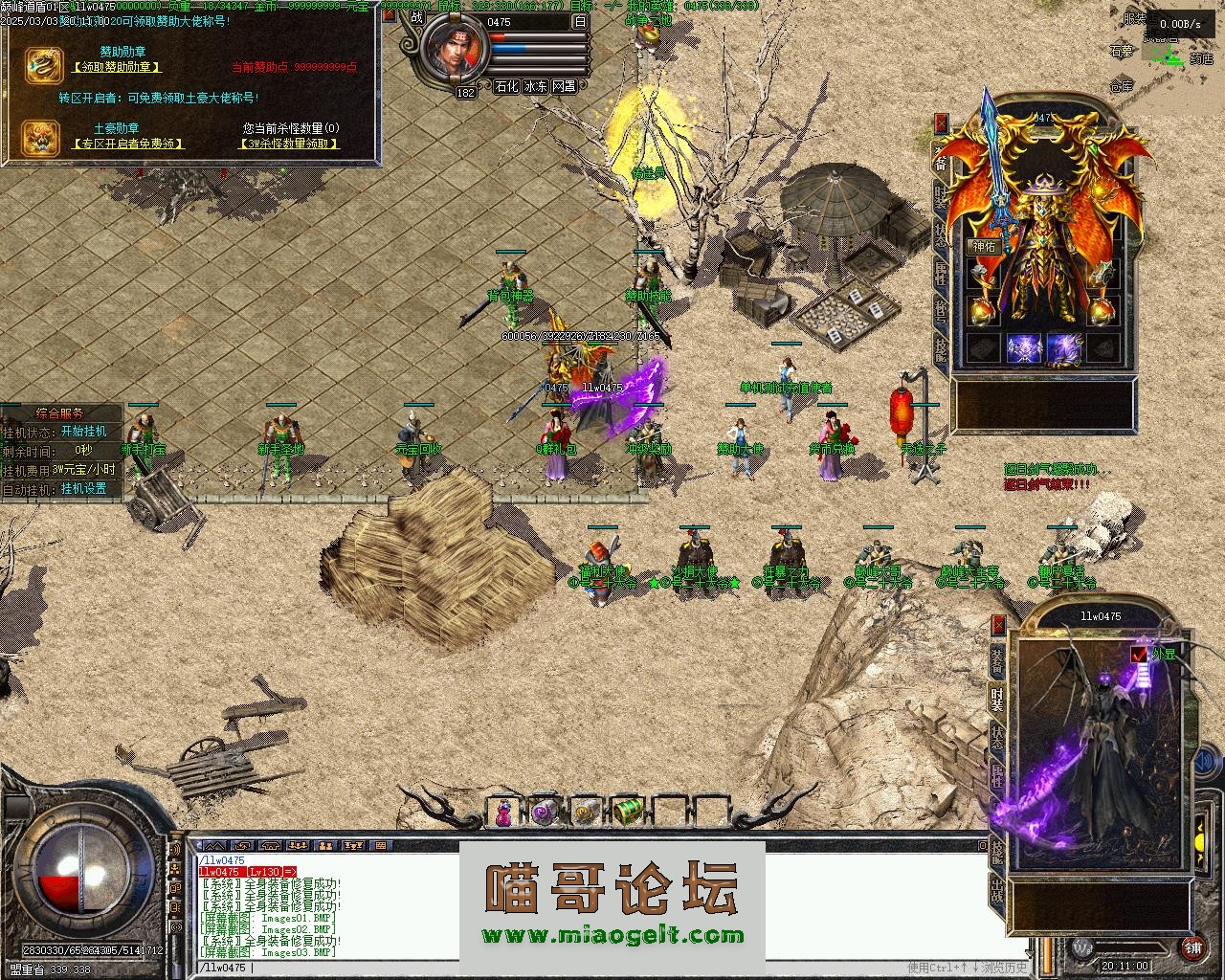Image resolution: width=1225 pixels, height=980 pixels.
Task: Toggle the 石化 petrify status button
Action: pos(506,86)
